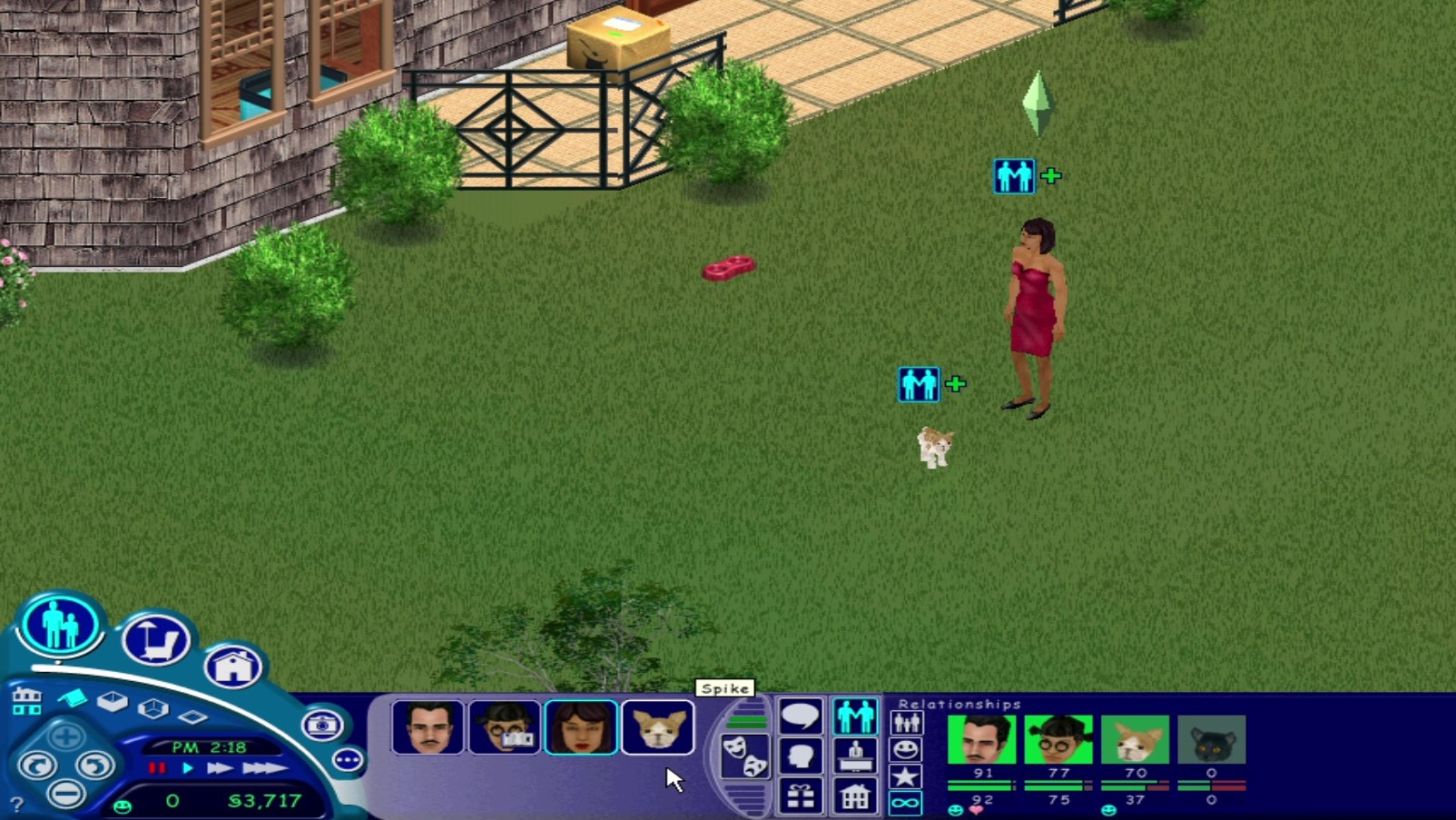
Task: Select Spike the dog's portrait
Action: click(x=657, y=727)
